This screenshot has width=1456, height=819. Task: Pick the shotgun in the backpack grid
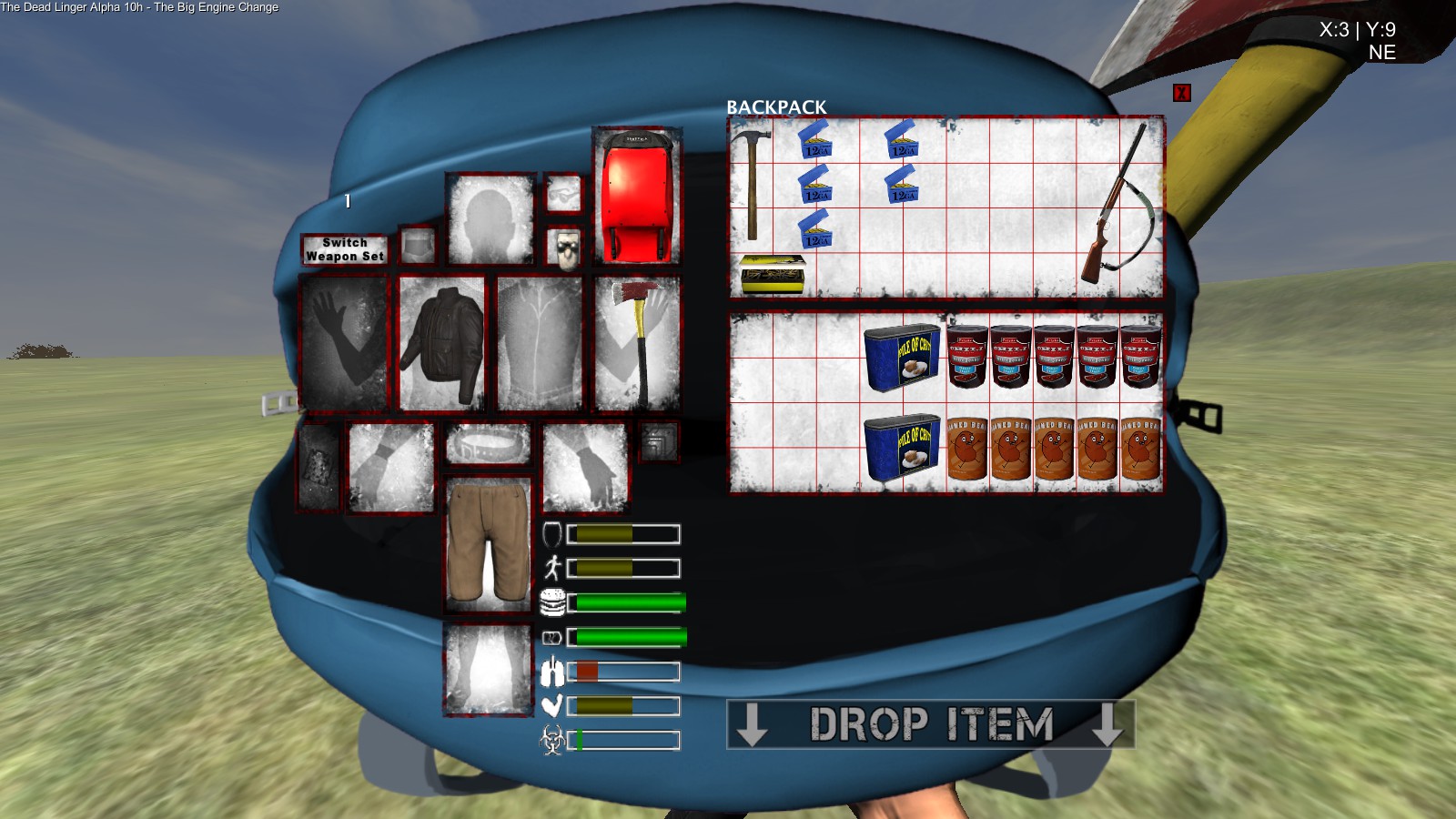click(1118, 207)
